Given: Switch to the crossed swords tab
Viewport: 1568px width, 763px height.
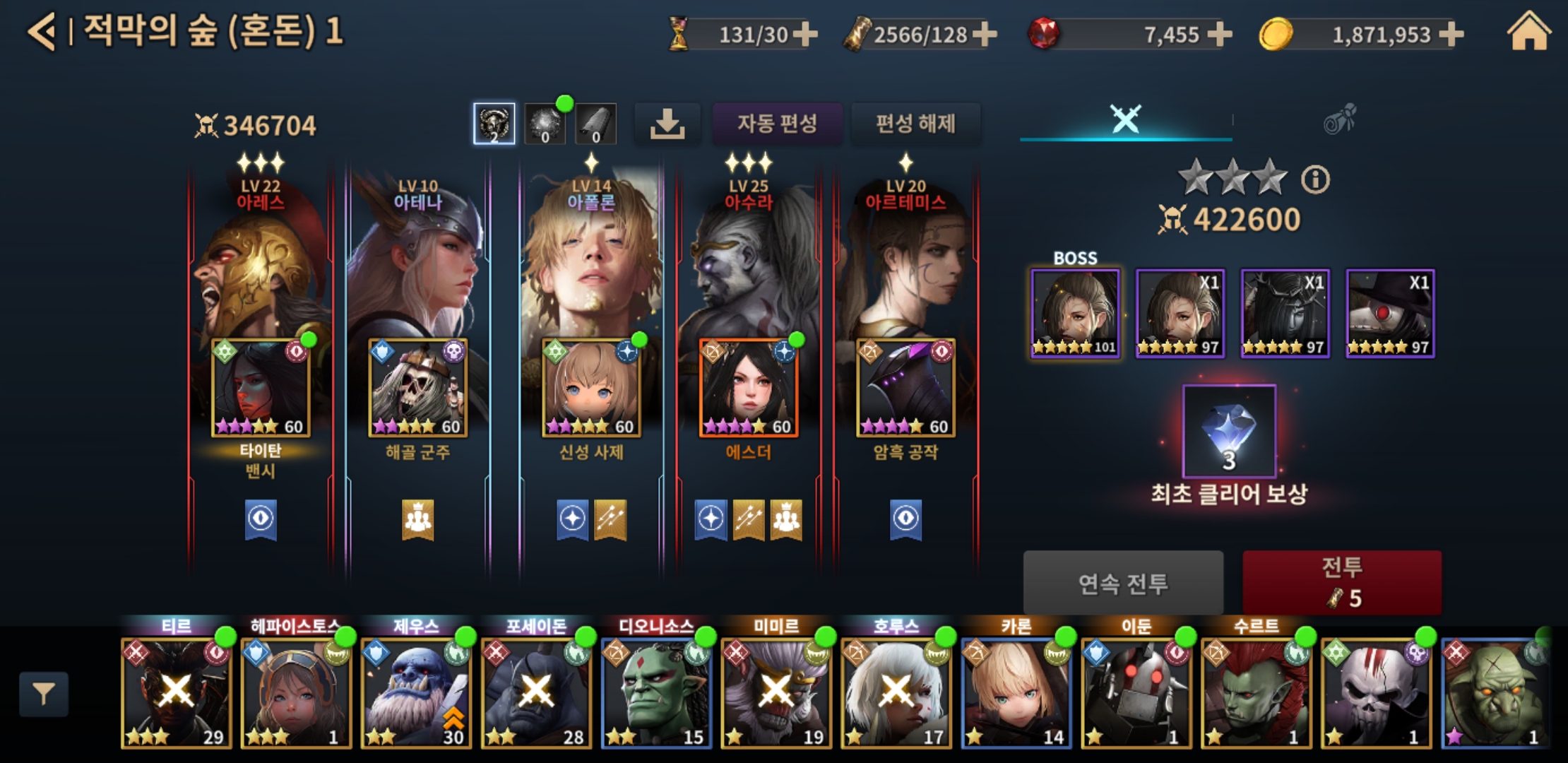Looking at the screenshot, I should tap(1125, 119).
